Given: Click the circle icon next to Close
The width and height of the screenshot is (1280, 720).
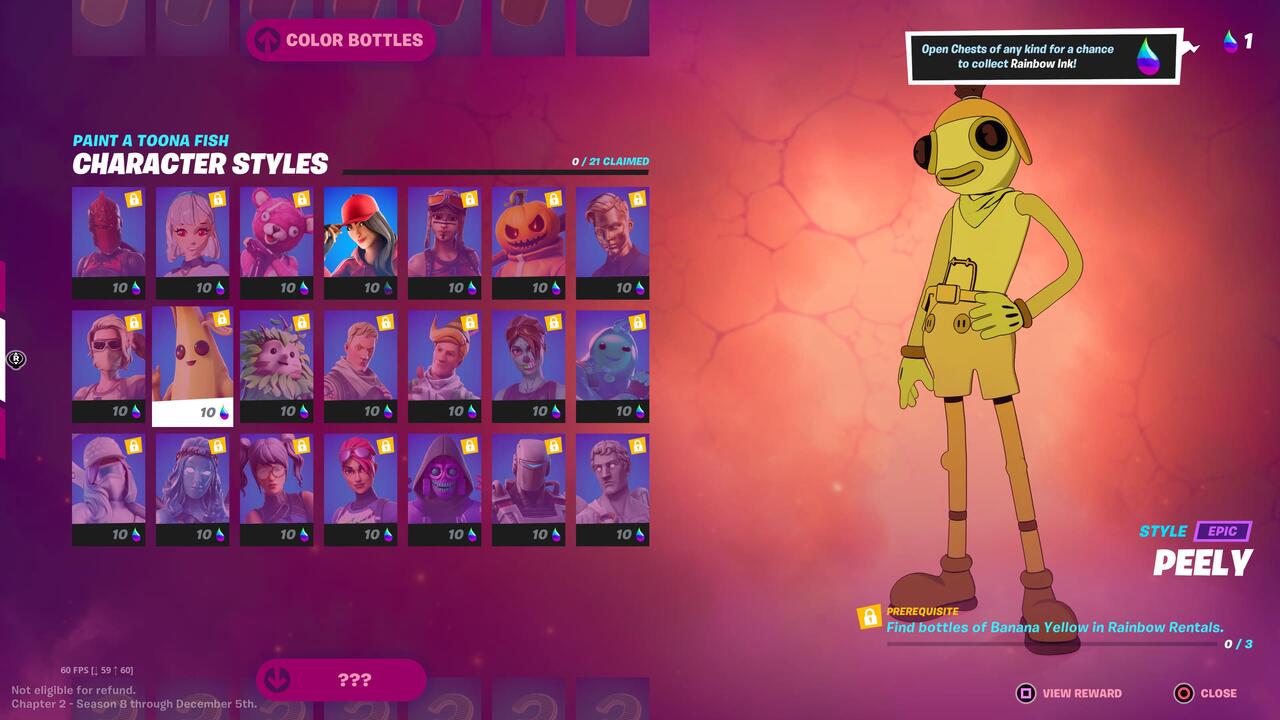Looking at the screenshot, I should click(1184, 692).
